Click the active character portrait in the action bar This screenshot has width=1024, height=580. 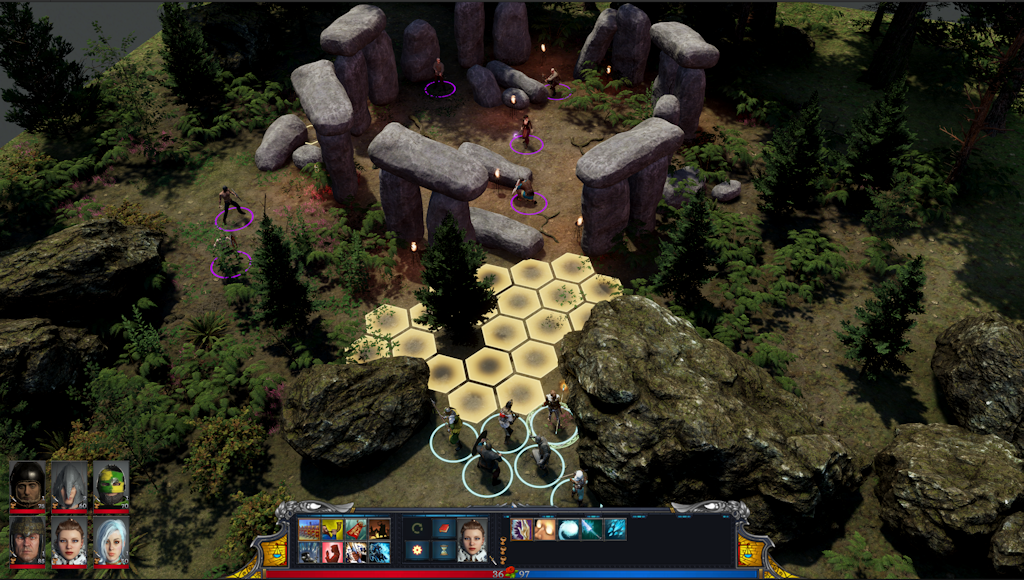click(472, 540)
